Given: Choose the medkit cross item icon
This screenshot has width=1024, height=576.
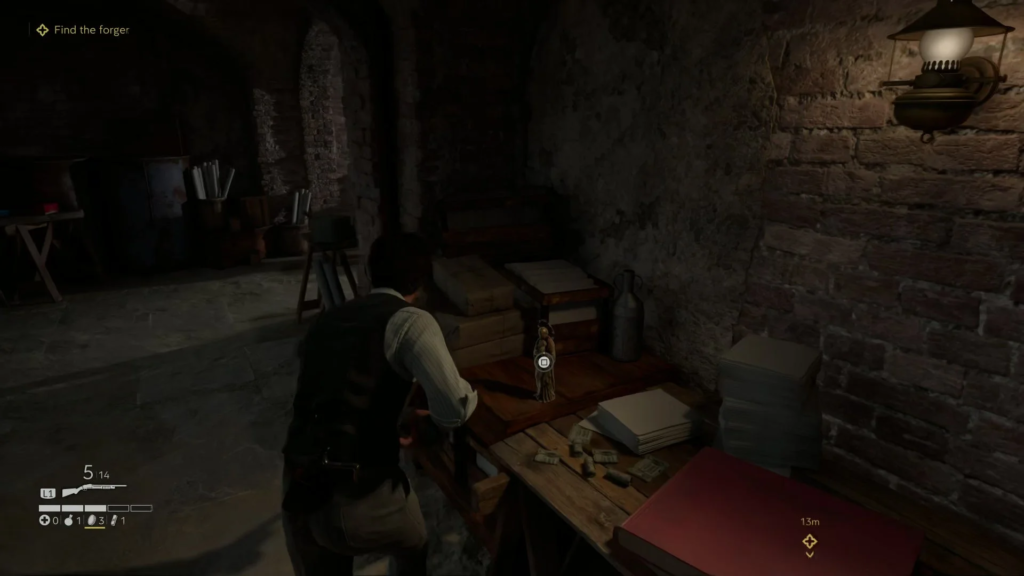Looking at the screenshot, I should point(44,521).
